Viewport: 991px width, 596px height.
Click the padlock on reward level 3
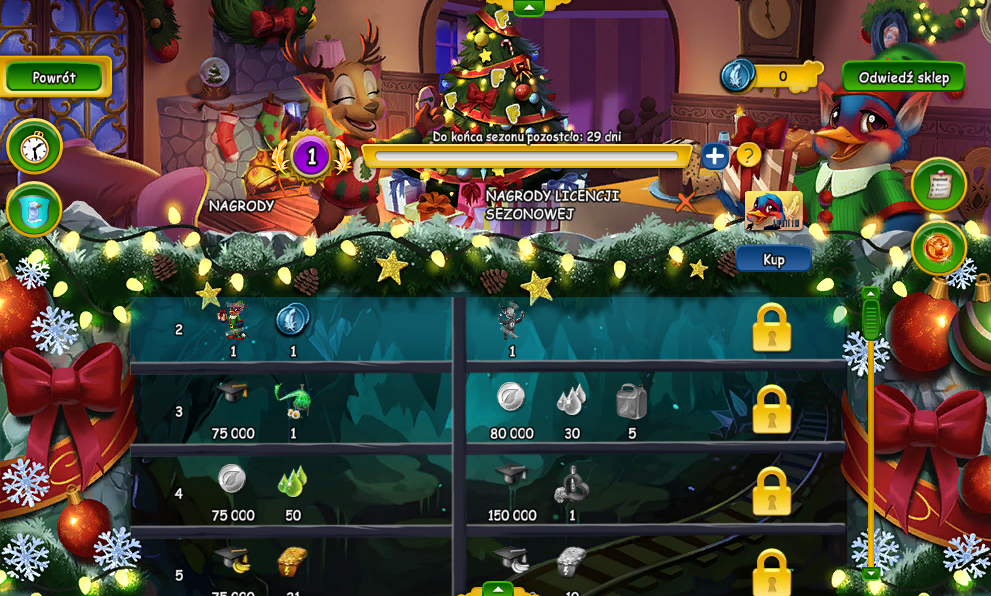point(771,410)
